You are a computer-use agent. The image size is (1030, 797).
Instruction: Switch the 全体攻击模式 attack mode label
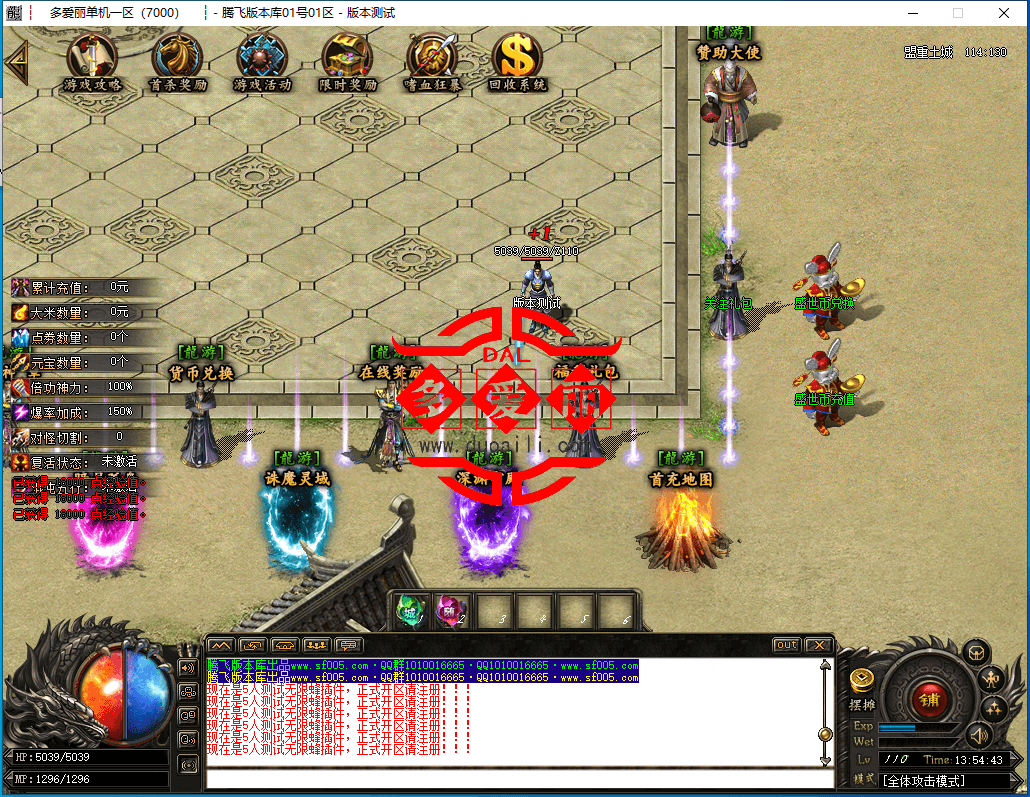[937, 780]
